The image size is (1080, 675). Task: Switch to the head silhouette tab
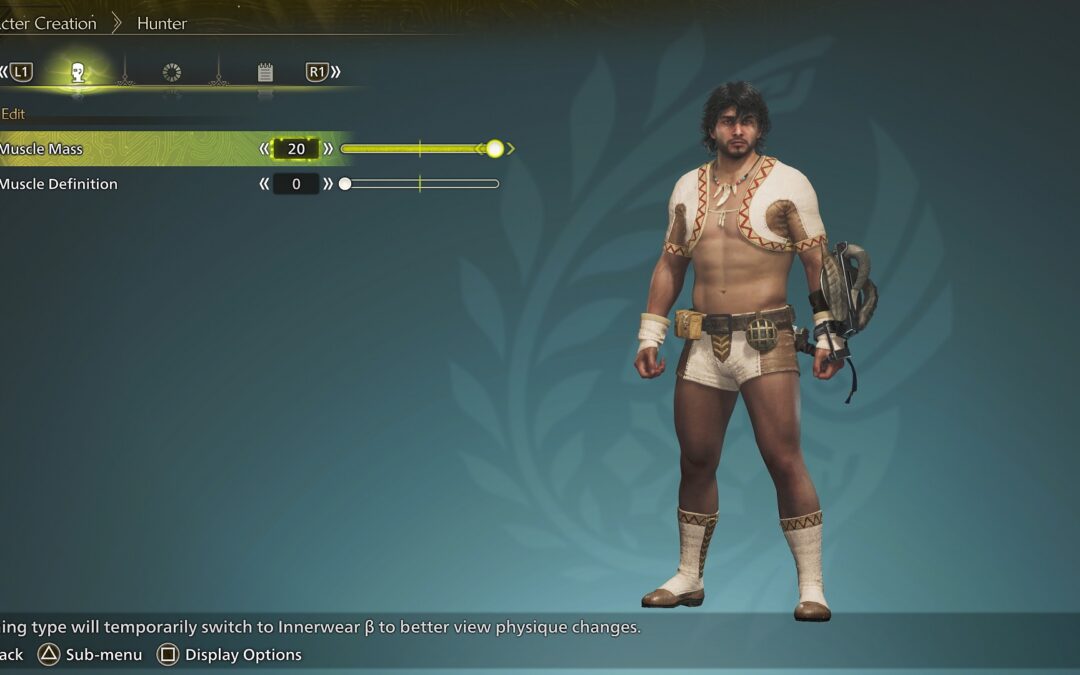click(78, 72)
